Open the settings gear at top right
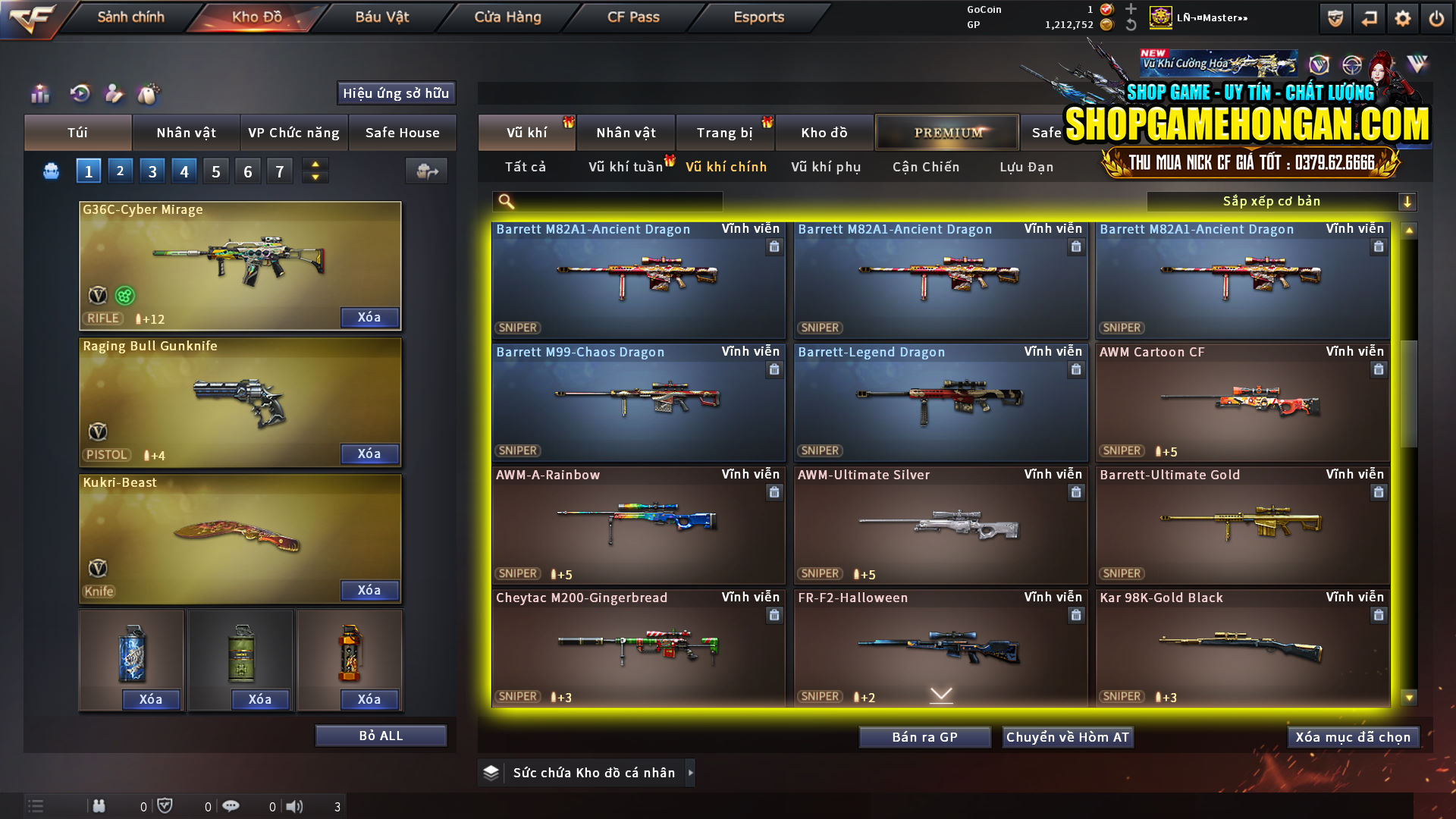Image resolution: width=1456 pixels, height=819 pixels. click(1403, 17)
